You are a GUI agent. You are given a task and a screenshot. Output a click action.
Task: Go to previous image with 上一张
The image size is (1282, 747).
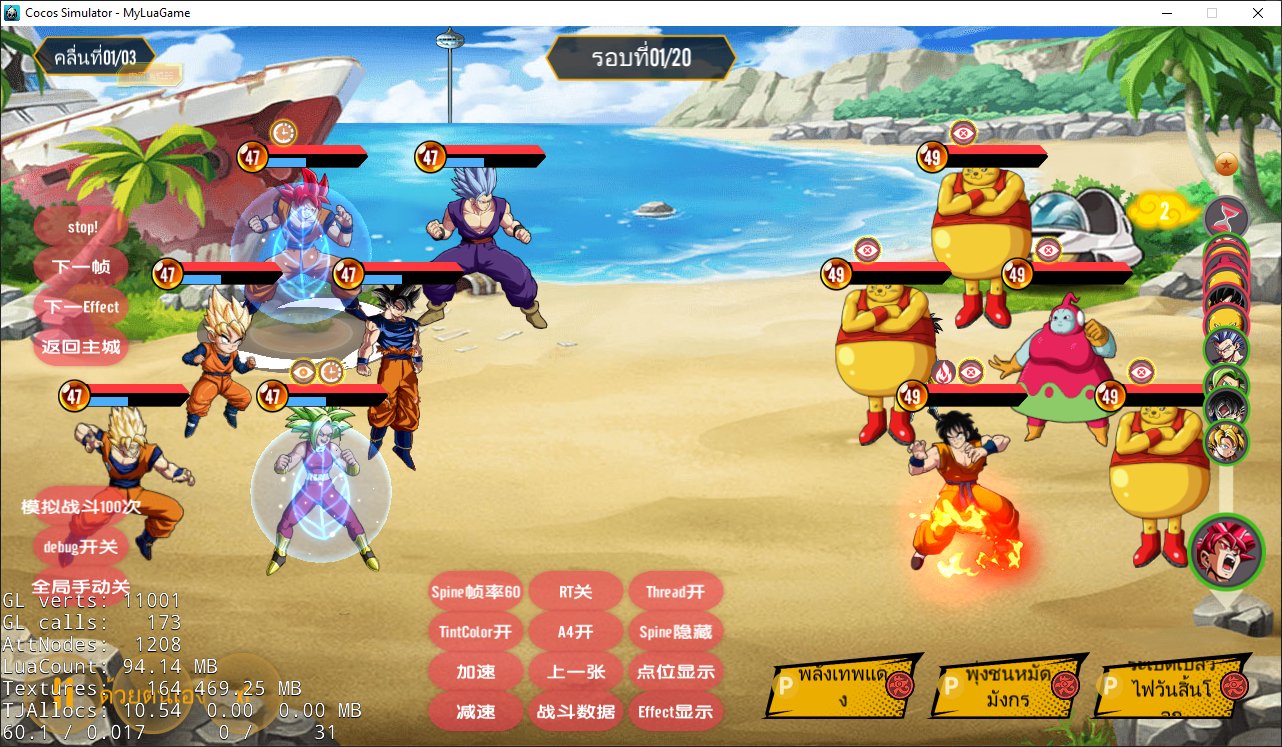pos(576,672)
